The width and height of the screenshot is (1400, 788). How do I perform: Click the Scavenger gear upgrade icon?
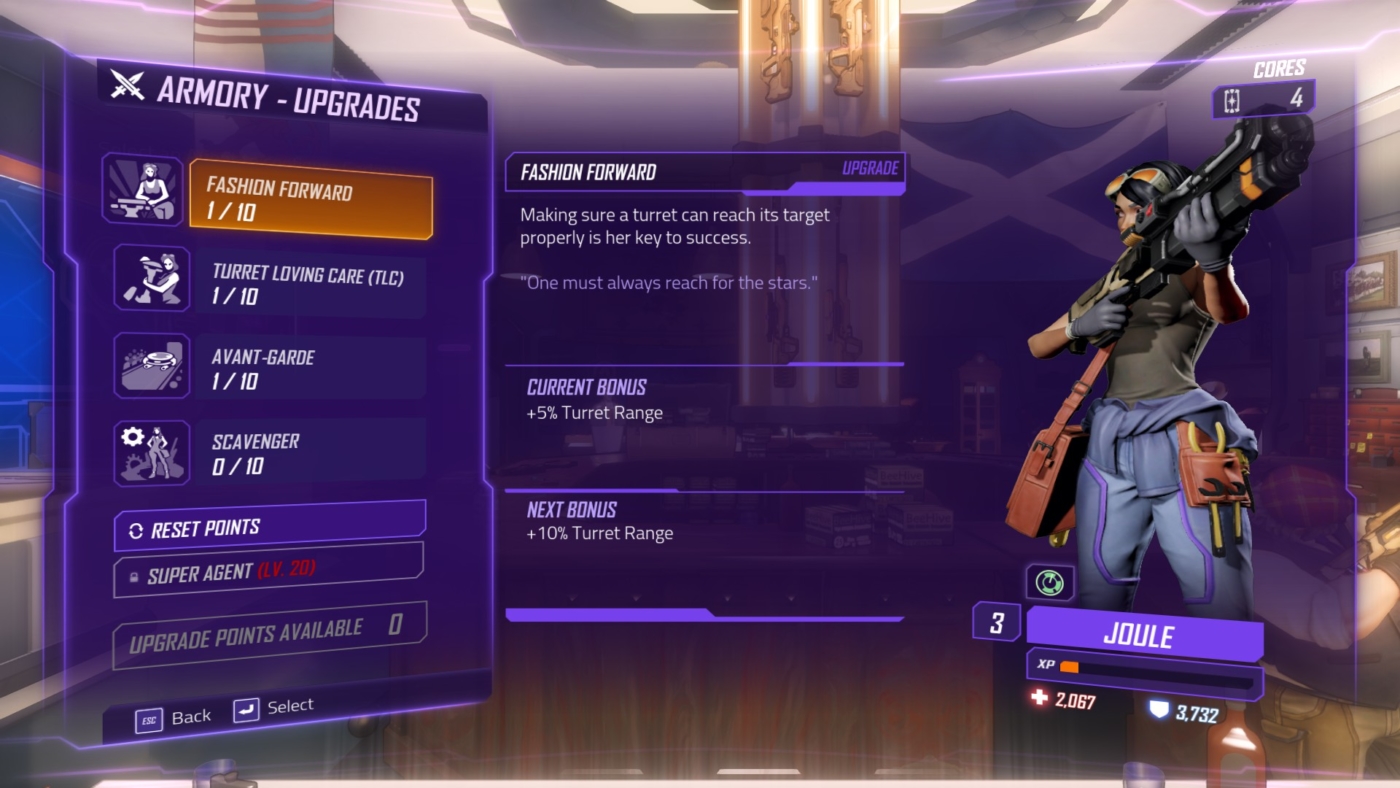(x=151, y=453)
